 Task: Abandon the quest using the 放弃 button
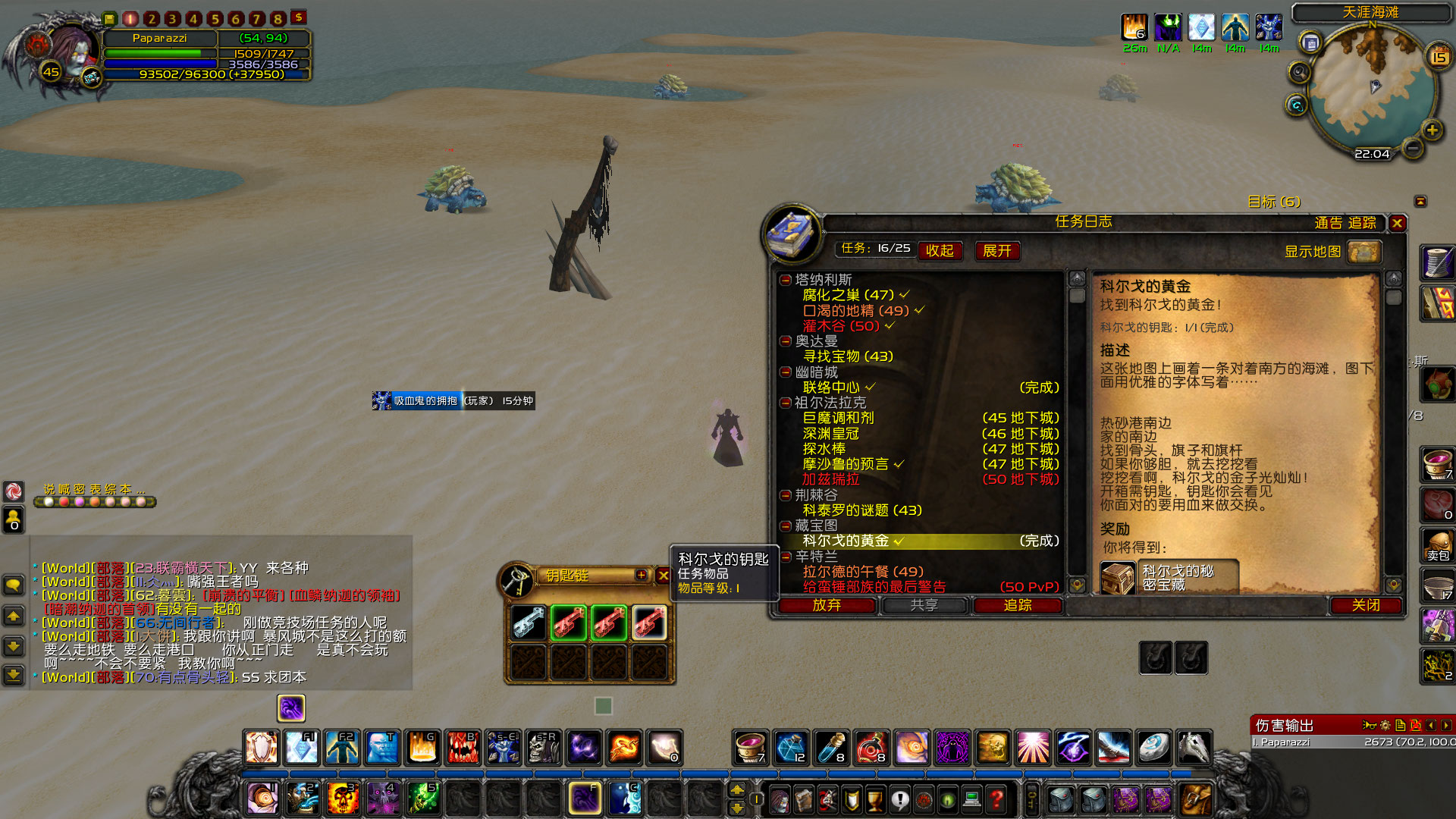pyautogui.click(x=829, y=606)
